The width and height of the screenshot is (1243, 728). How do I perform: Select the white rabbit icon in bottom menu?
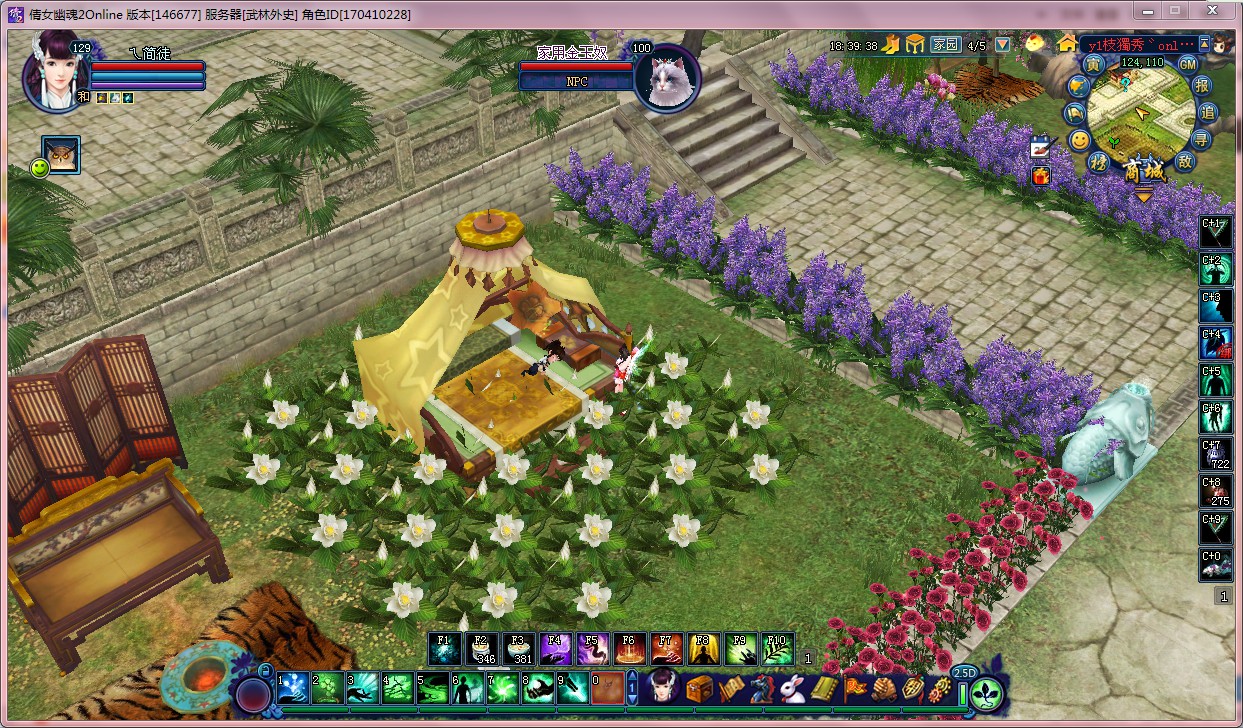[793, 689]
